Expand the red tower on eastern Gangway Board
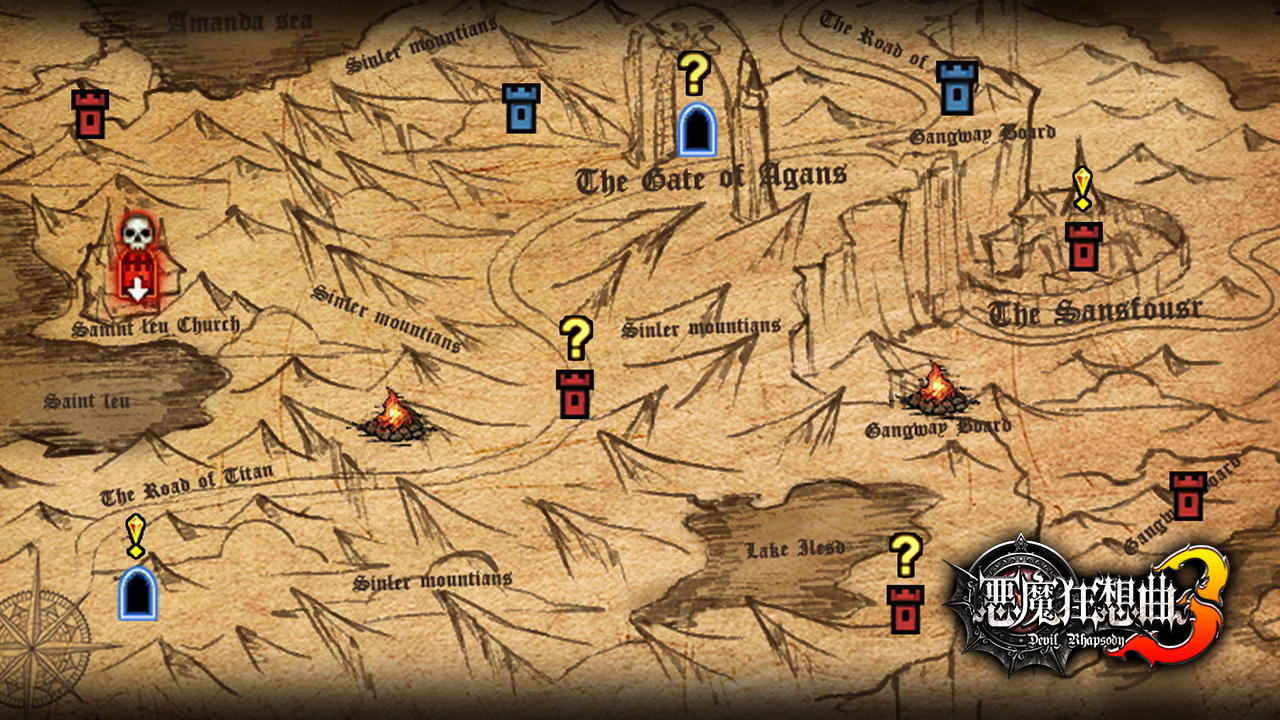 pyautogui.click(x=1188, y=495)
